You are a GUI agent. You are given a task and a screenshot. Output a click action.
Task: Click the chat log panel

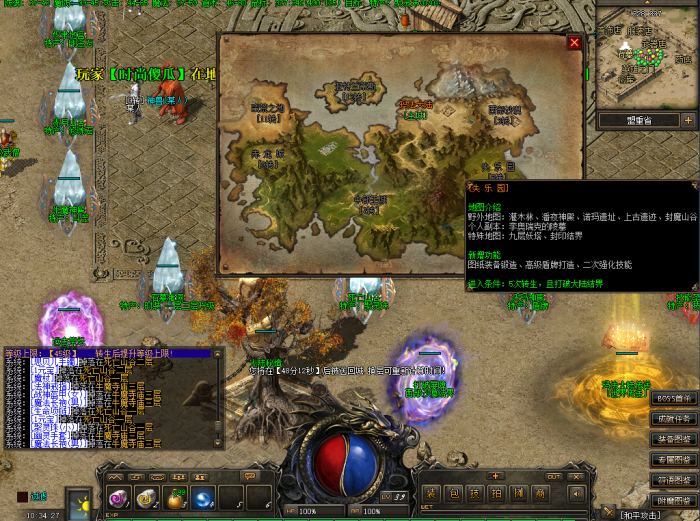112,402
